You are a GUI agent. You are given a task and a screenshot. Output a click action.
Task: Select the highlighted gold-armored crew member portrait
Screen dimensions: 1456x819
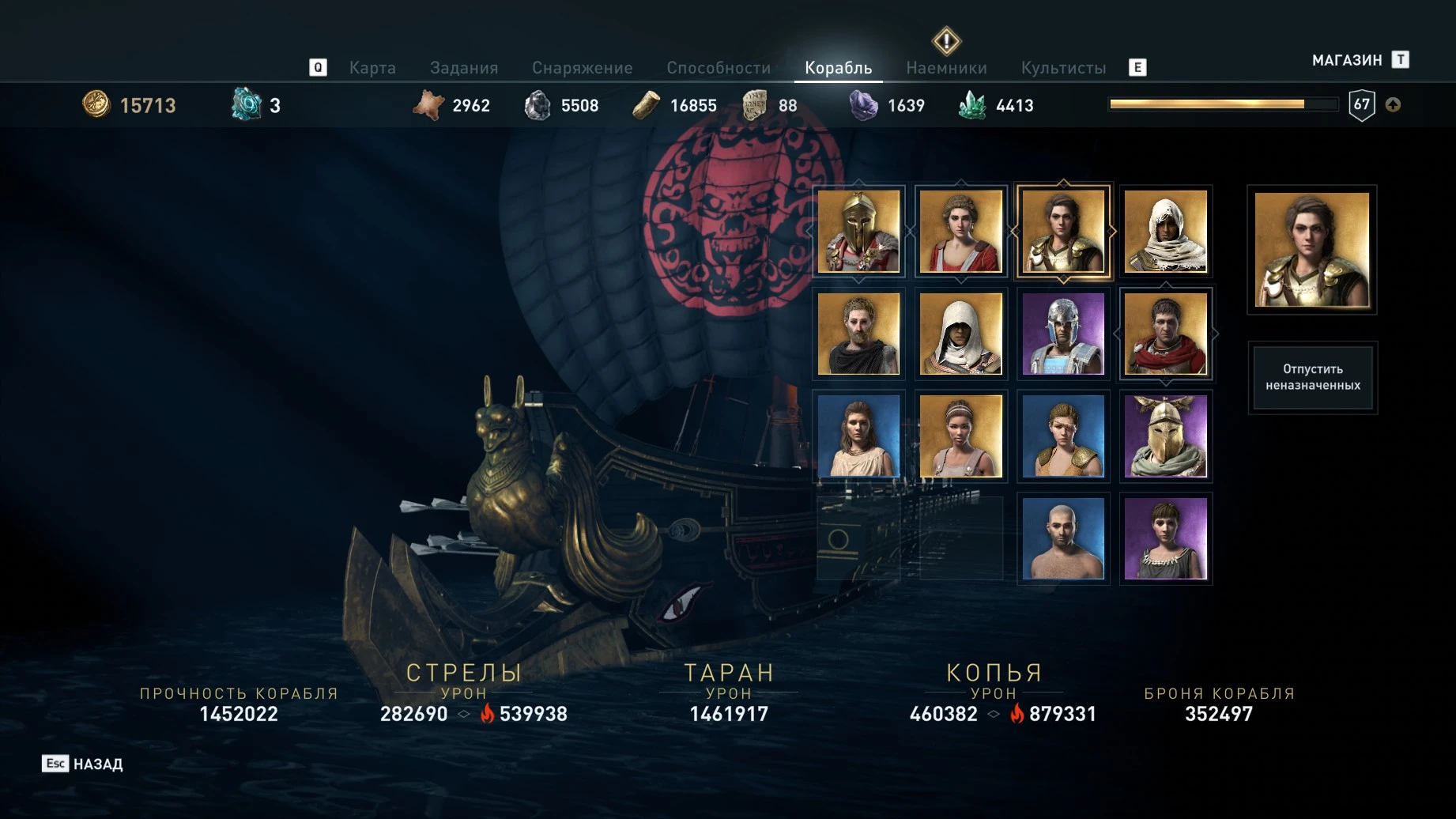(1063, 232)
